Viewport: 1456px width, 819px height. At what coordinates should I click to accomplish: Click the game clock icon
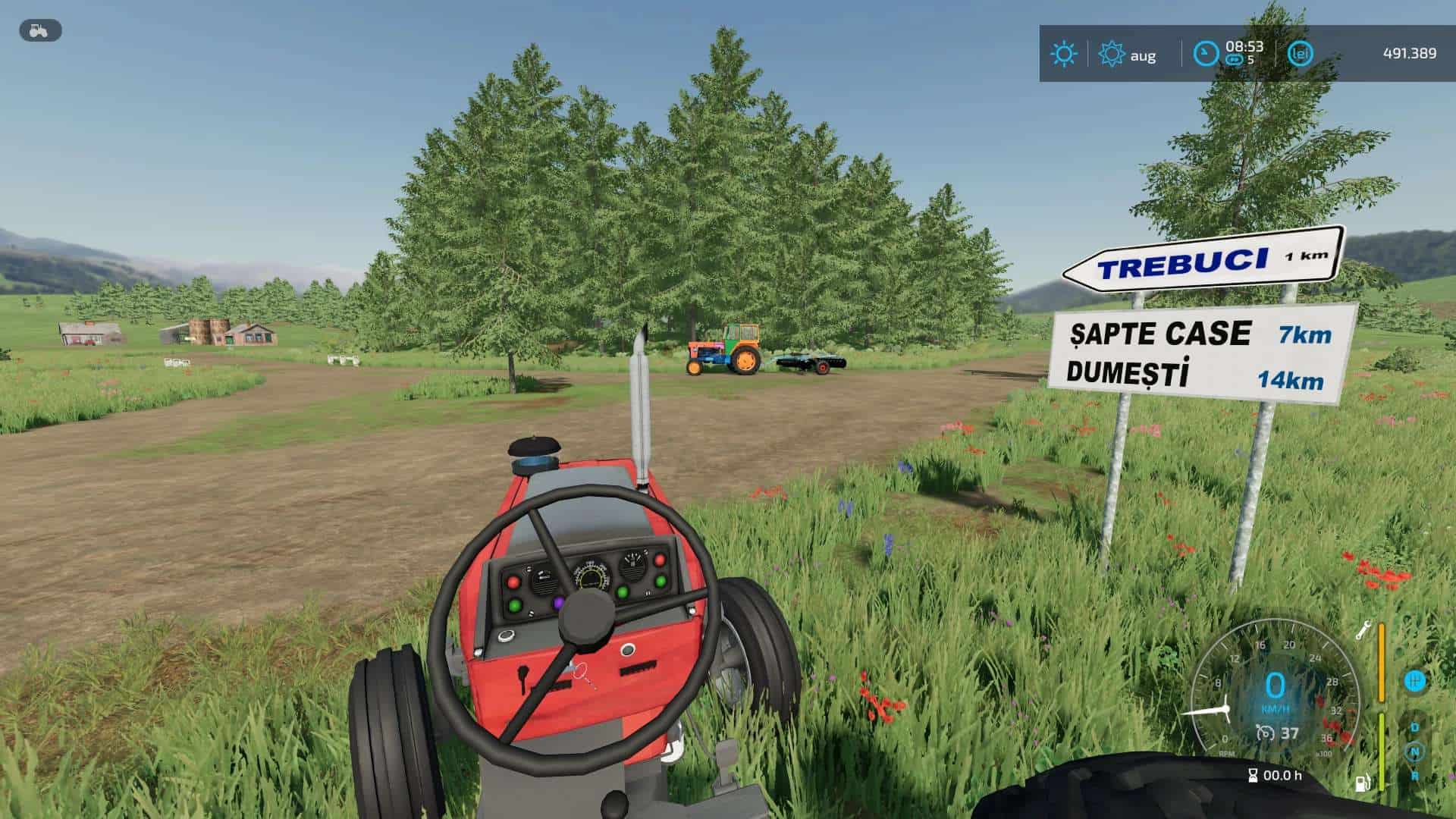tap(1205, 54)
